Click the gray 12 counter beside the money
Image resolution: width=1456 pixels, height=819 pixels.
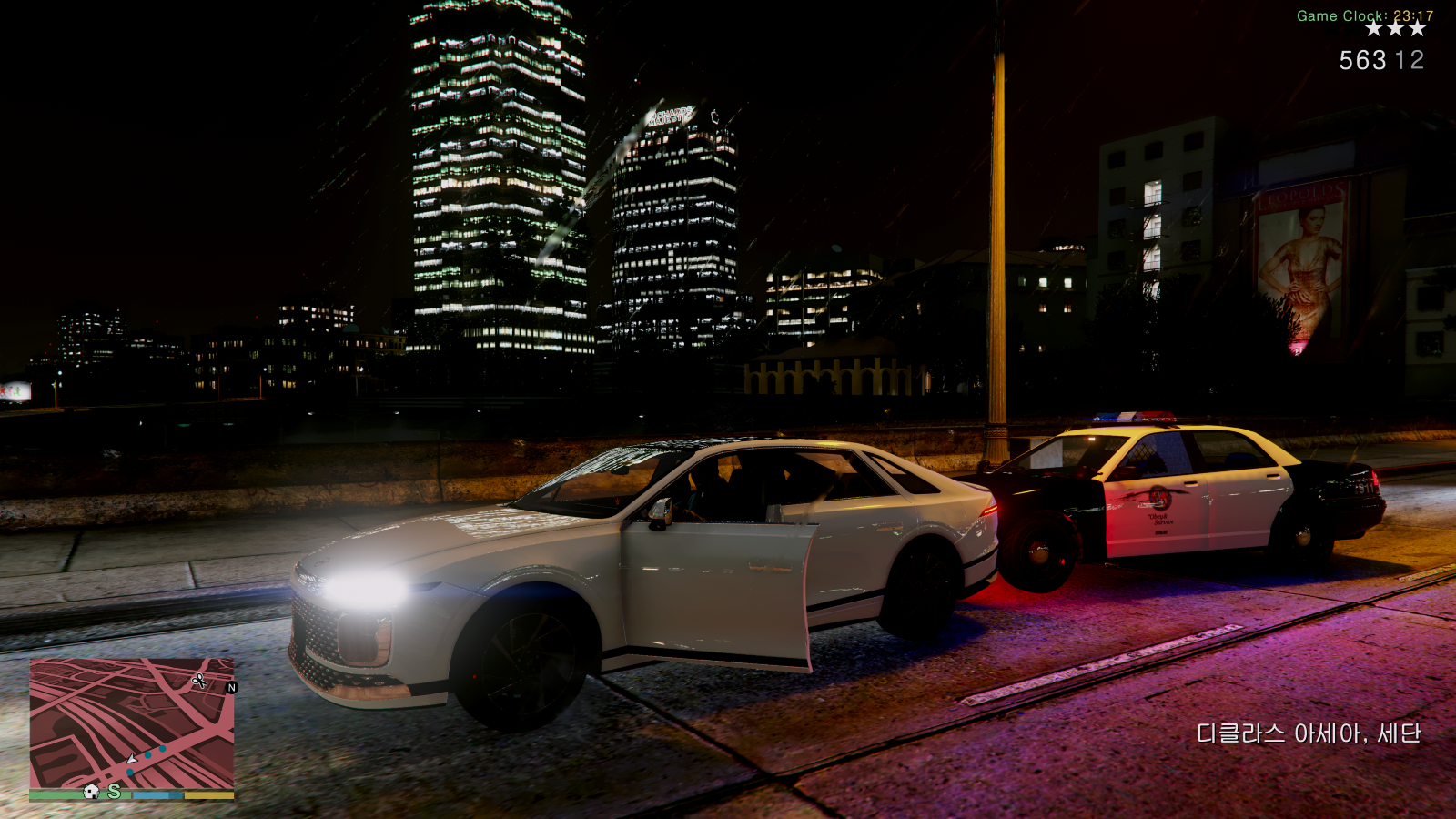[1409, 59]
